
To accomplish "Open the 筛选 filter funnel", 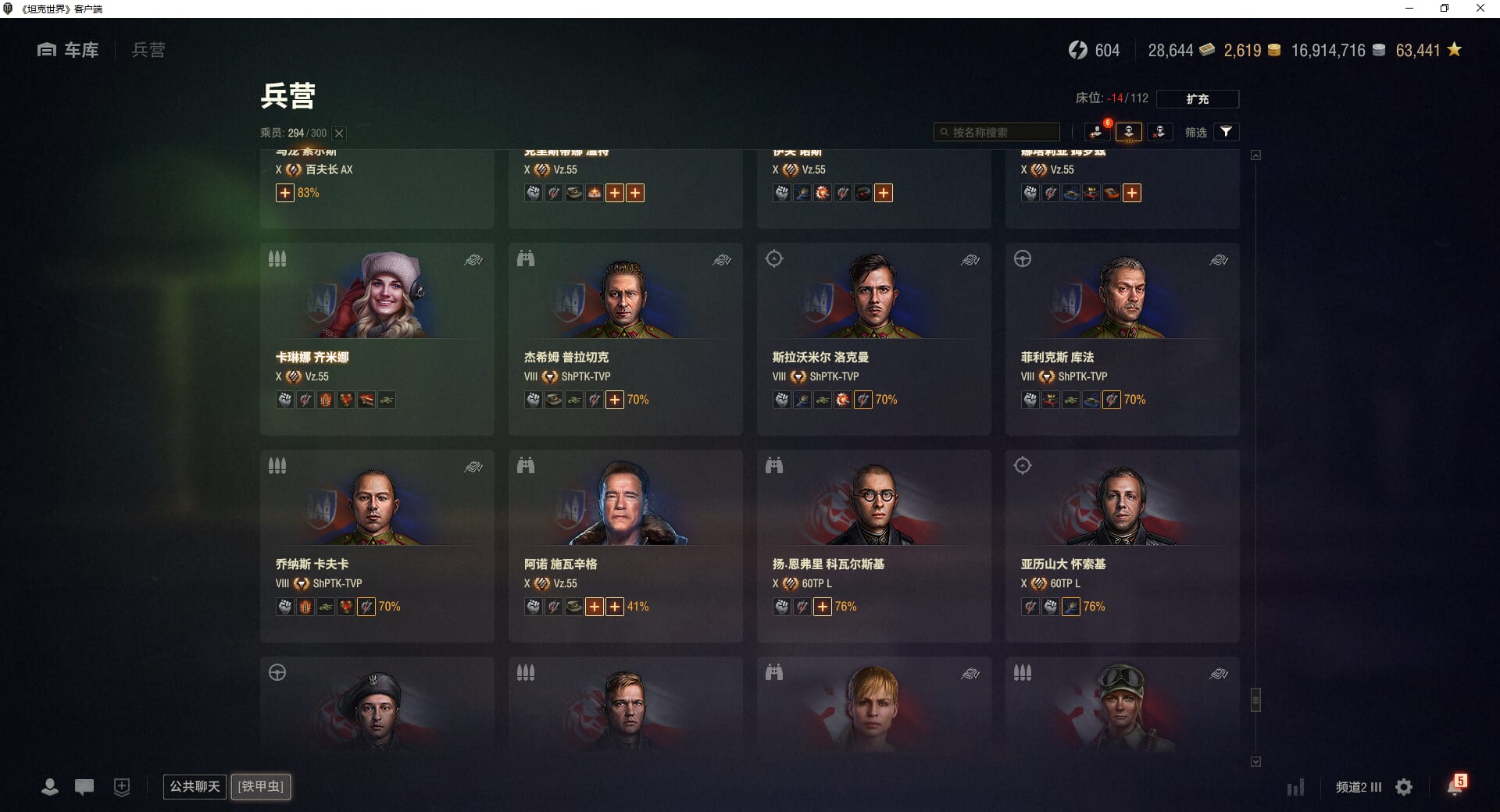I will coord(1226,132).
